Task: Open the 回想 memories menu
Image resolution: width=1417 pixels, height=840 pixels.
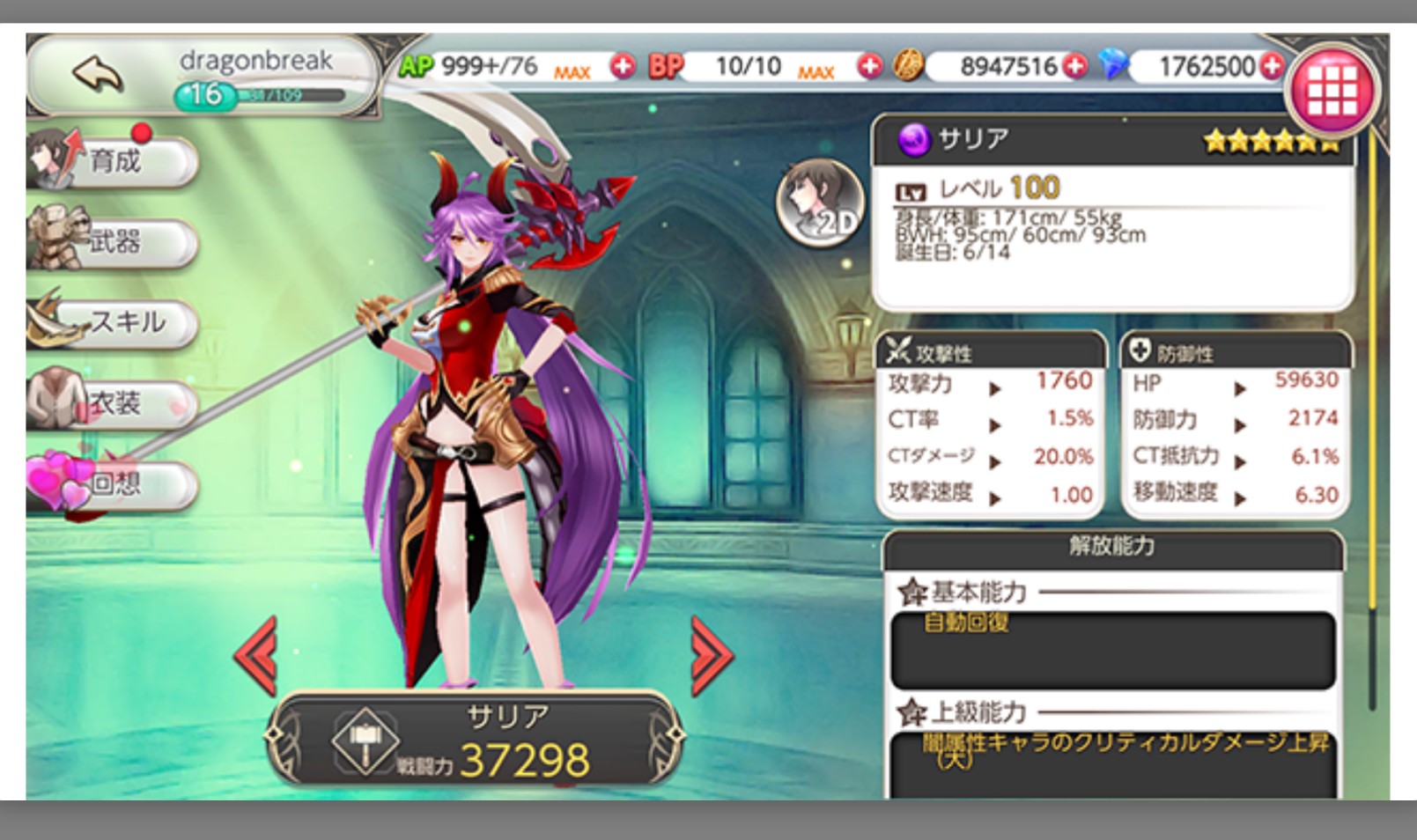Action: (114, 483)
